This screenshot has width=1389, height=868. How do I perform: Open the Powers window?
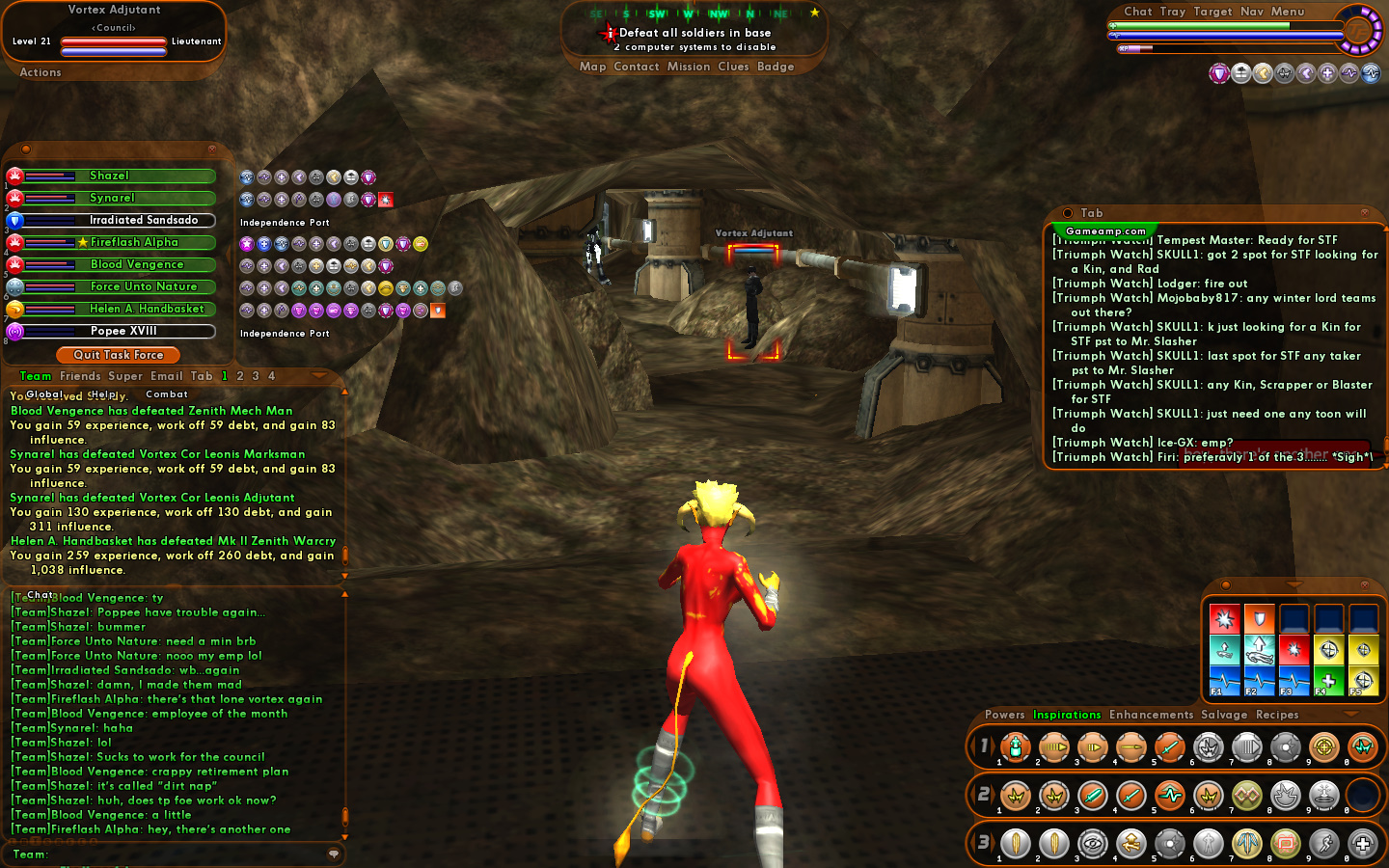tap(1004, 715)
